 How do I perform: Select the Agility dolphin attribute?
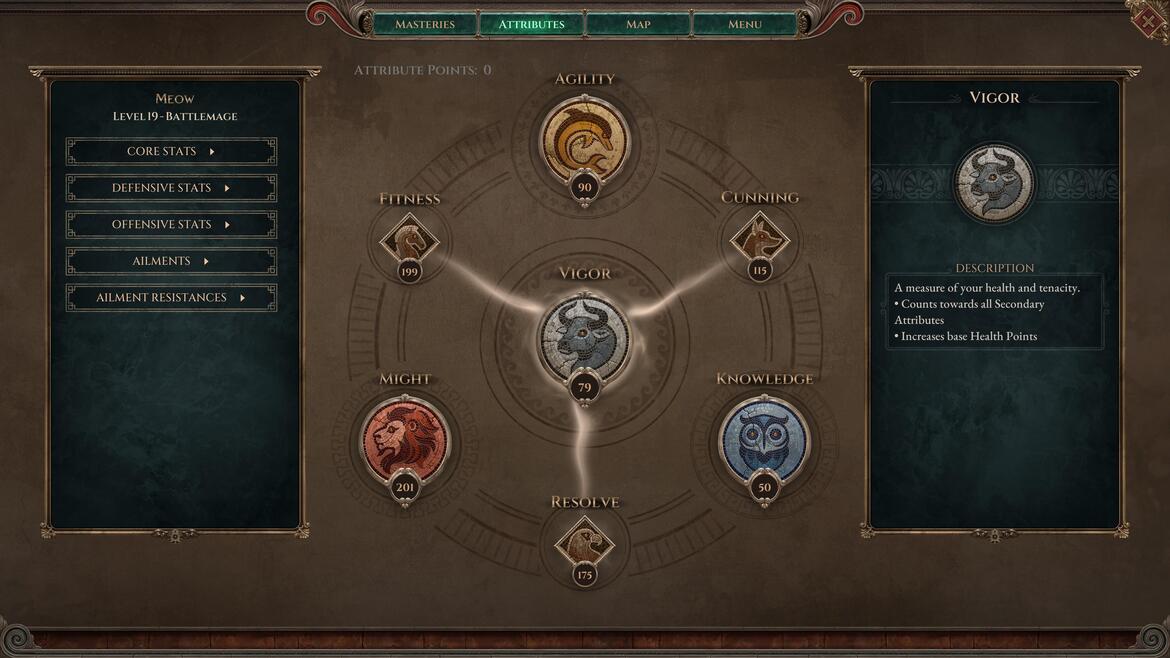pos(585,138)
